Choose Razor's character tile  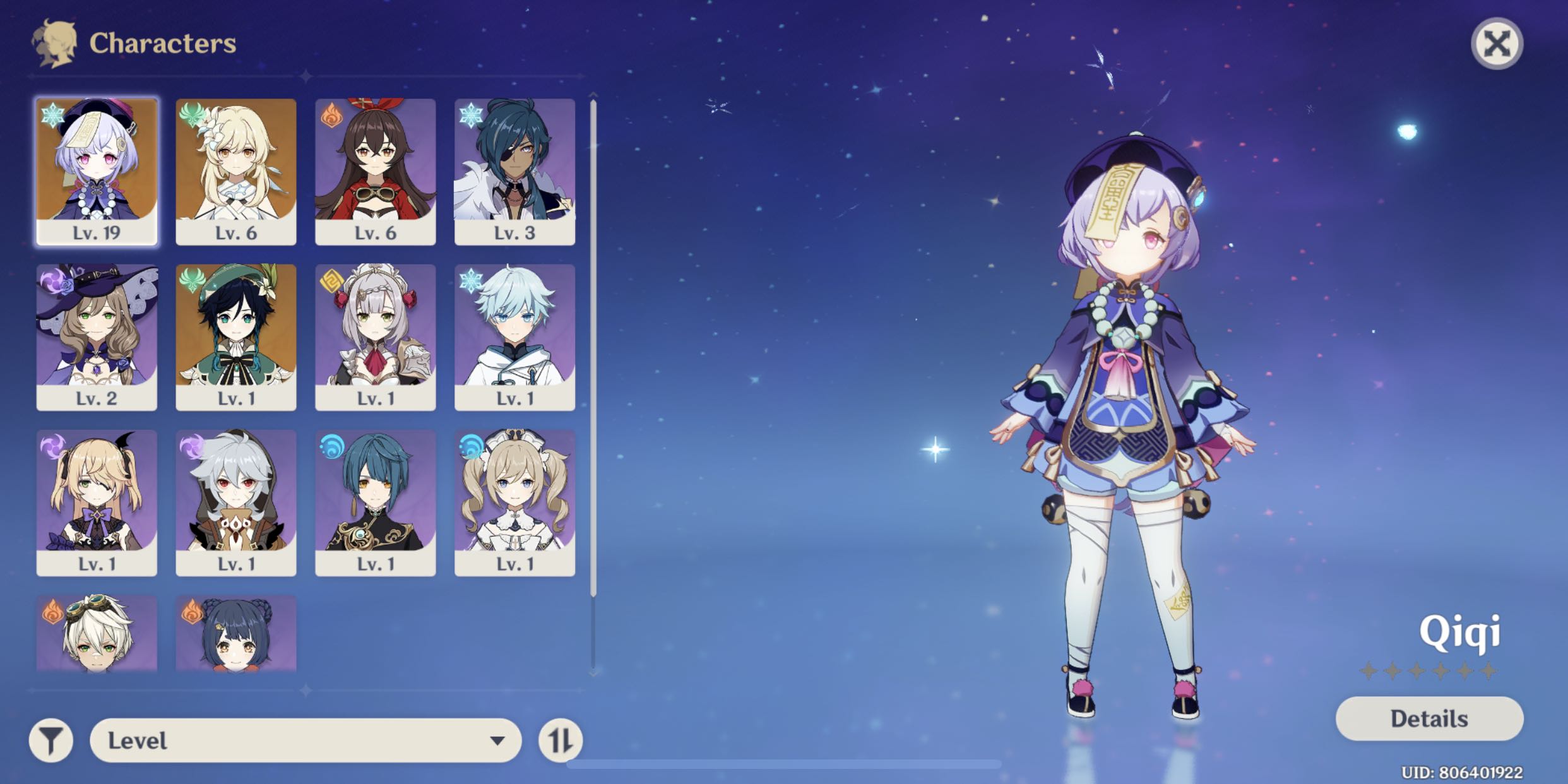(x=236, y=502)
